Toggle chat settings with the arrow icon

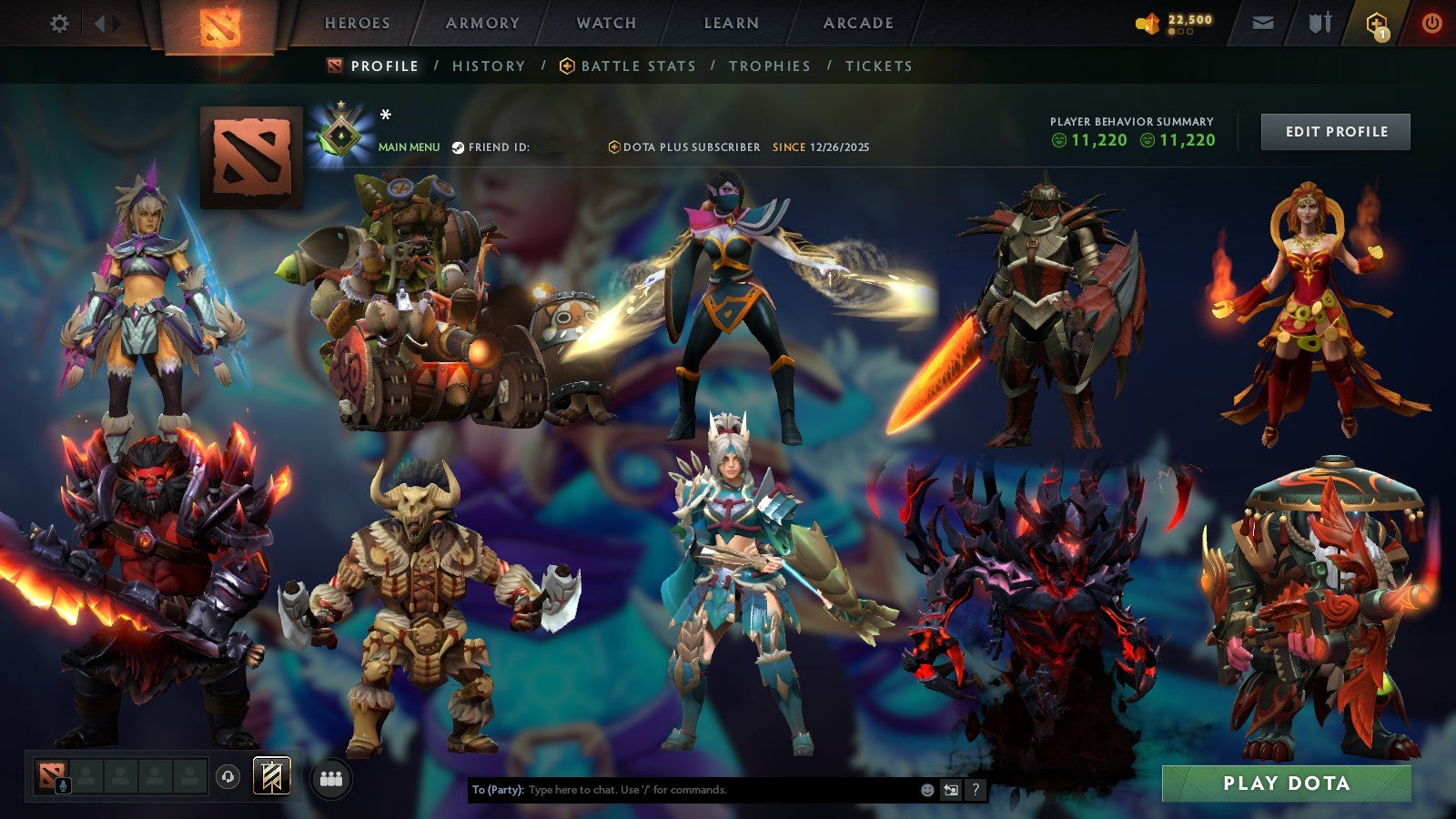tap(951, 791)
